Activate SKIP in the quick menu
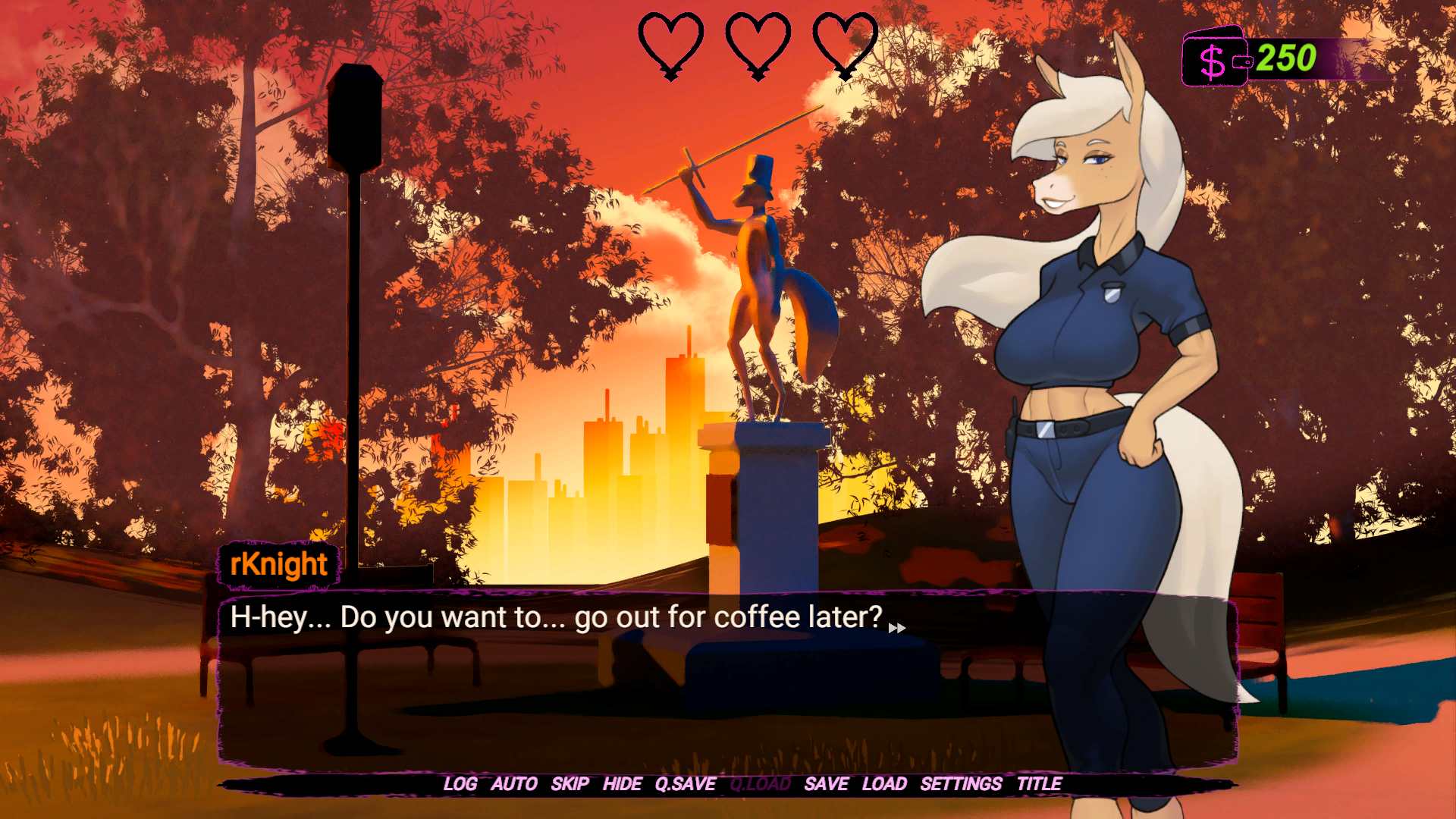 click(x=570, y=784)
